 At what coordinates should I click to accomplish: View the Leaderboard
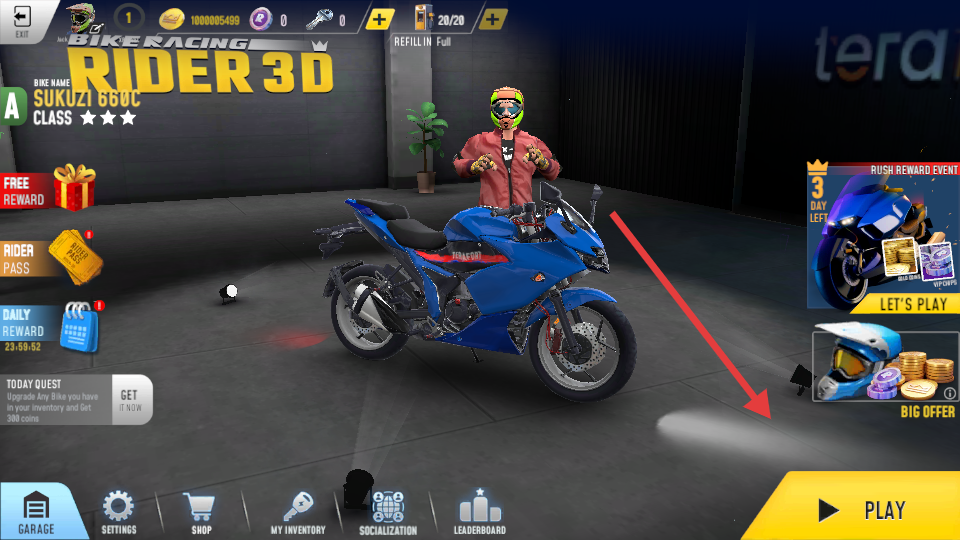click(x=481, y=511)
